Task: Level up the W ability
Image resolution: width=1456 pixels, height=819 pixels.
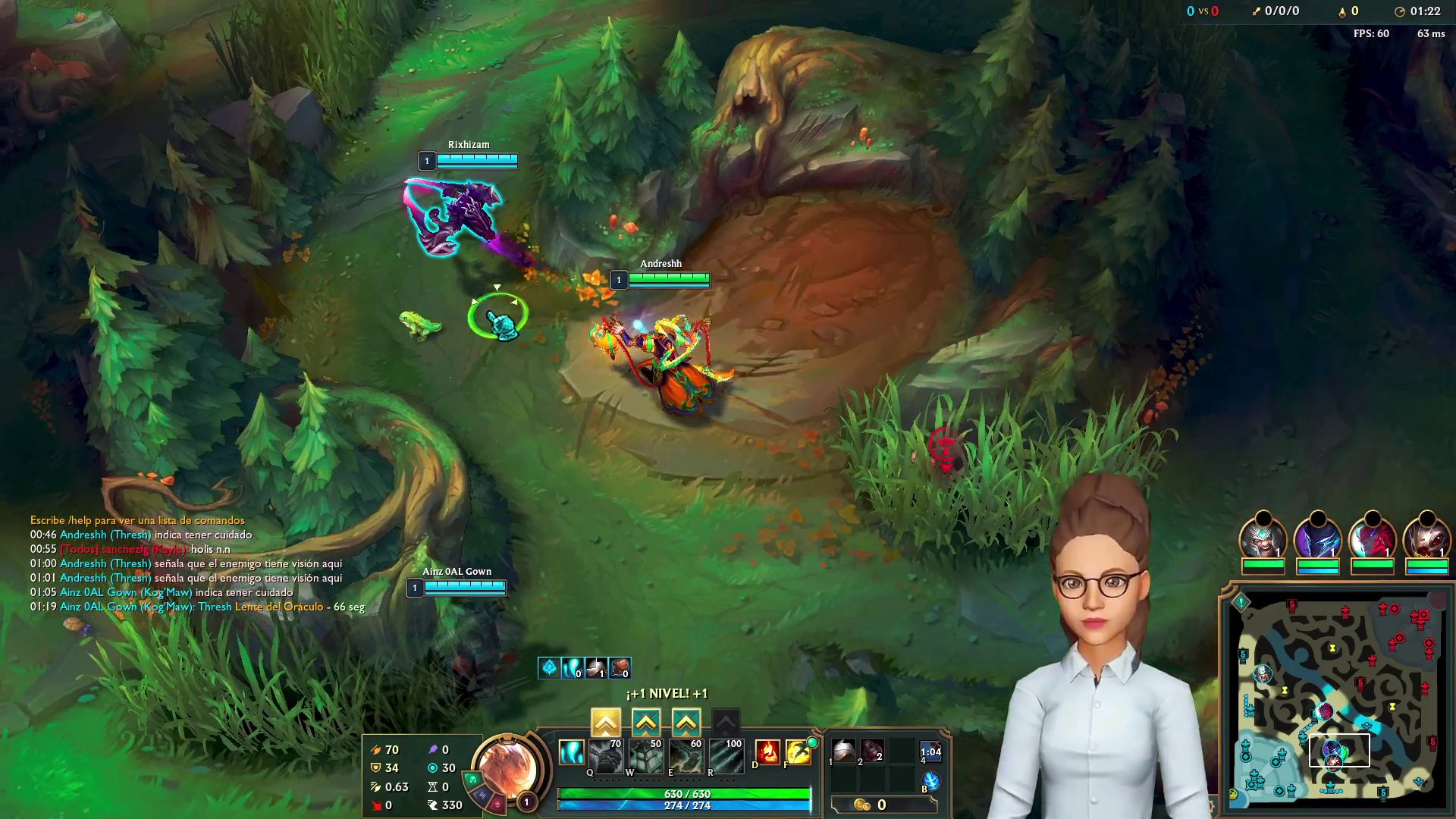Action: point(645,722)
